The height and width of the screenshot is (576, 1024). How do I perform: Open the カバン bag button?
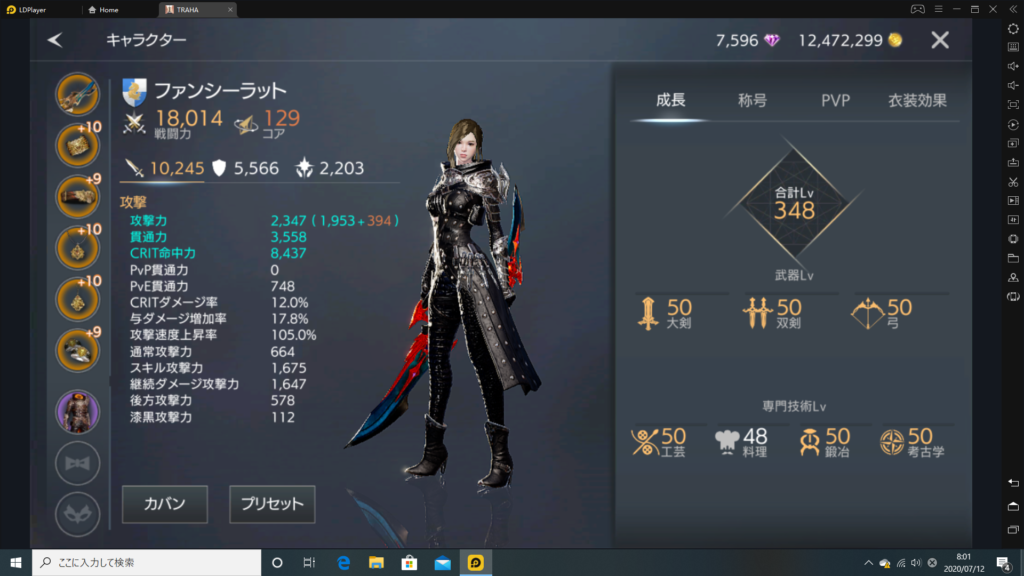pos(165,504)
